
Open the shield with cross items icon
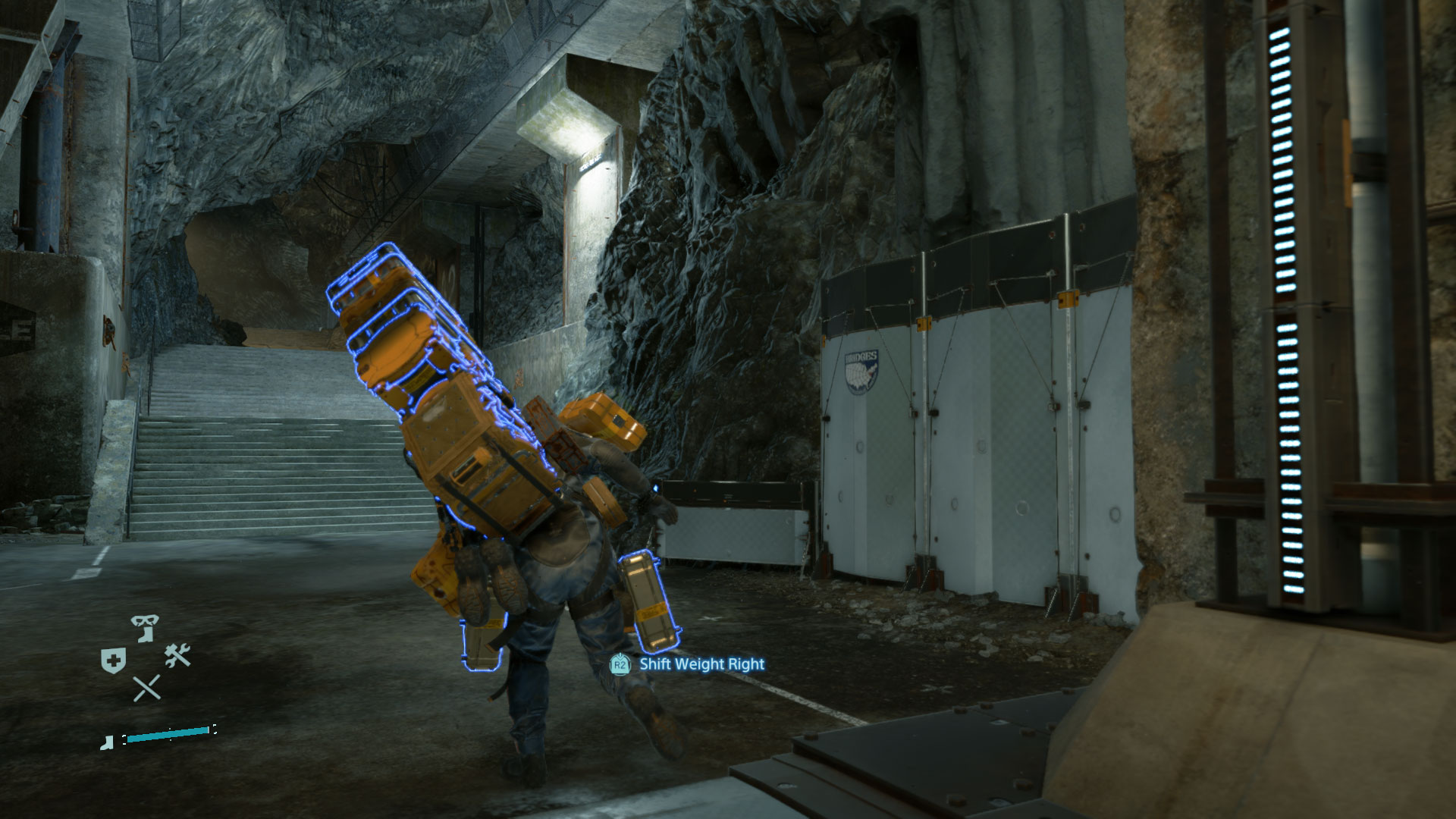[112, 660]
